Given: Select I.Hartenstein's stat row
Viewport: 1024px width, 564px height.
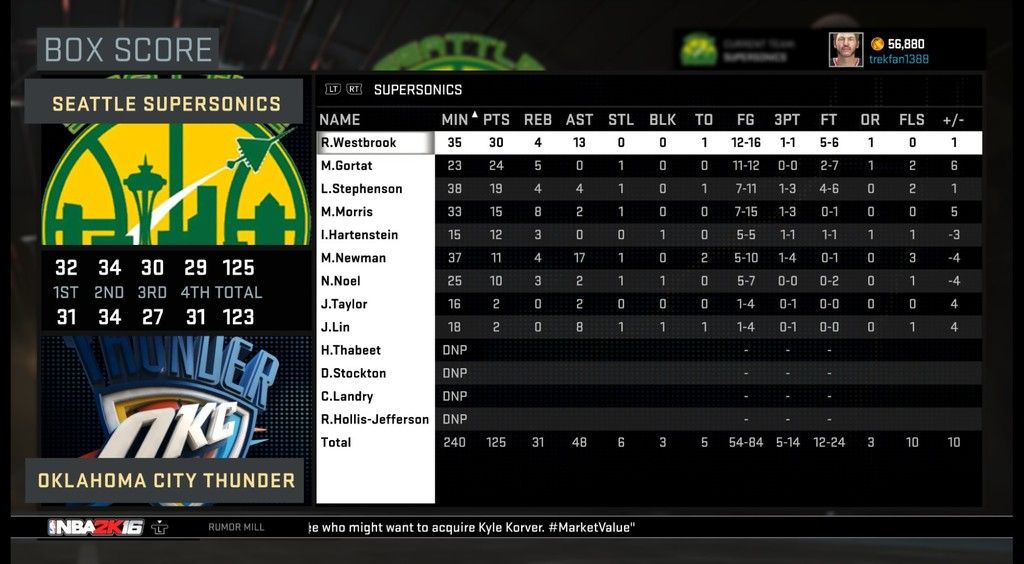Looking at the screenshot, I should tap(359, 235).
